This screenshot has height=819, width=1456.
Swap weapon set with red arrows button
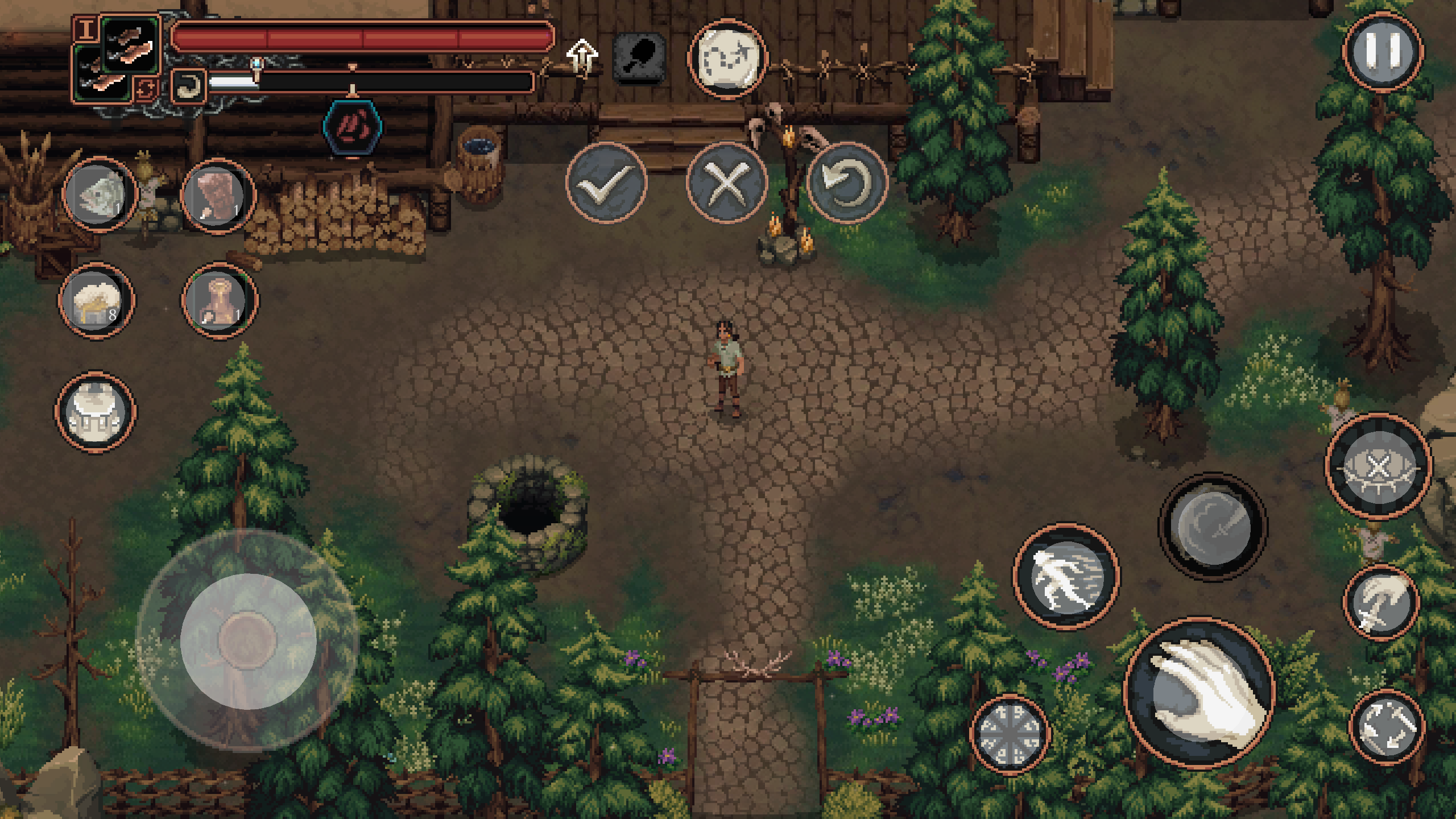pyautogui.click(x=146, y=89)
